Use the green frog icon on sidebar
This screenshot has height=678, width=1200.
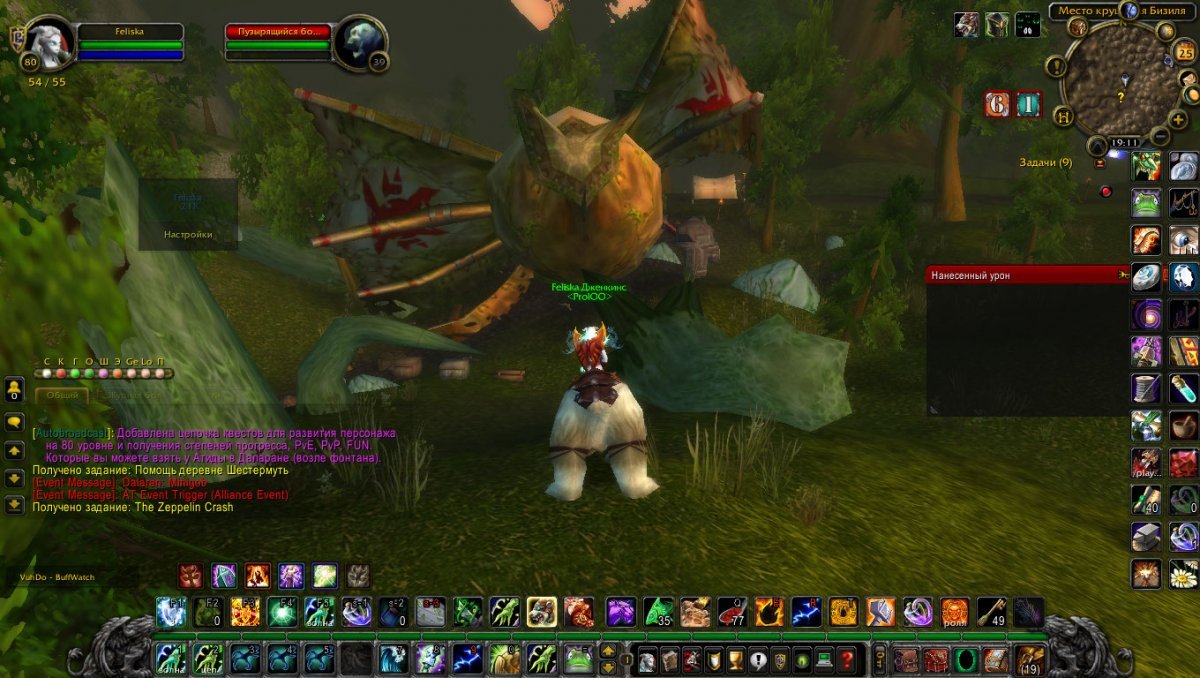[1146, 204]
